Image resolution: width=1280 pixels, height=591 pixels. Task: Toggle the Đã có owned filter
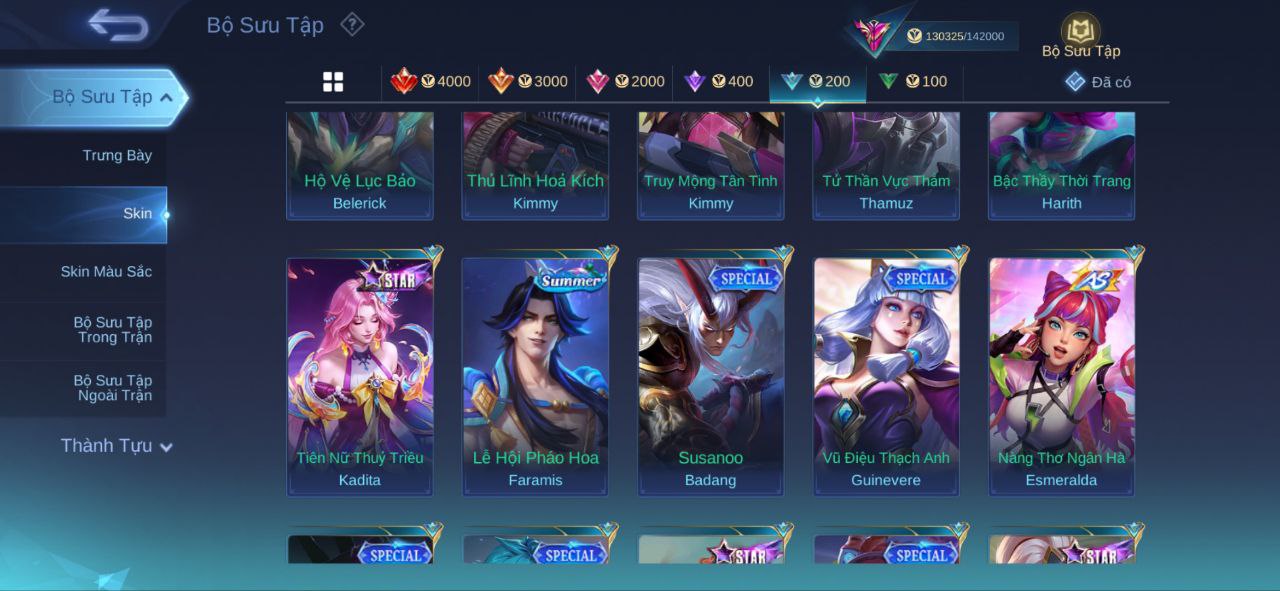click(x=1098, y=82)
